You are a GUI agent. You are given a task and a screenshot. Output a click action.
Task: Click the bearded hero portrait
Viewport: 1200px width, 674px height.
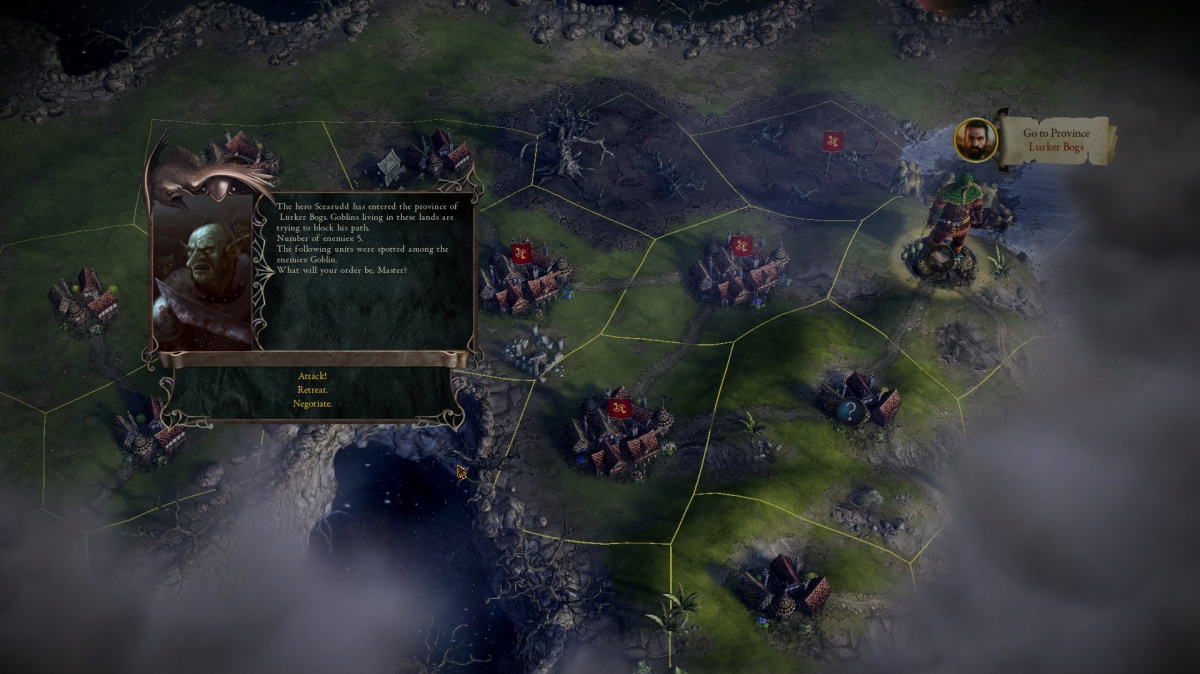[976, 140]
